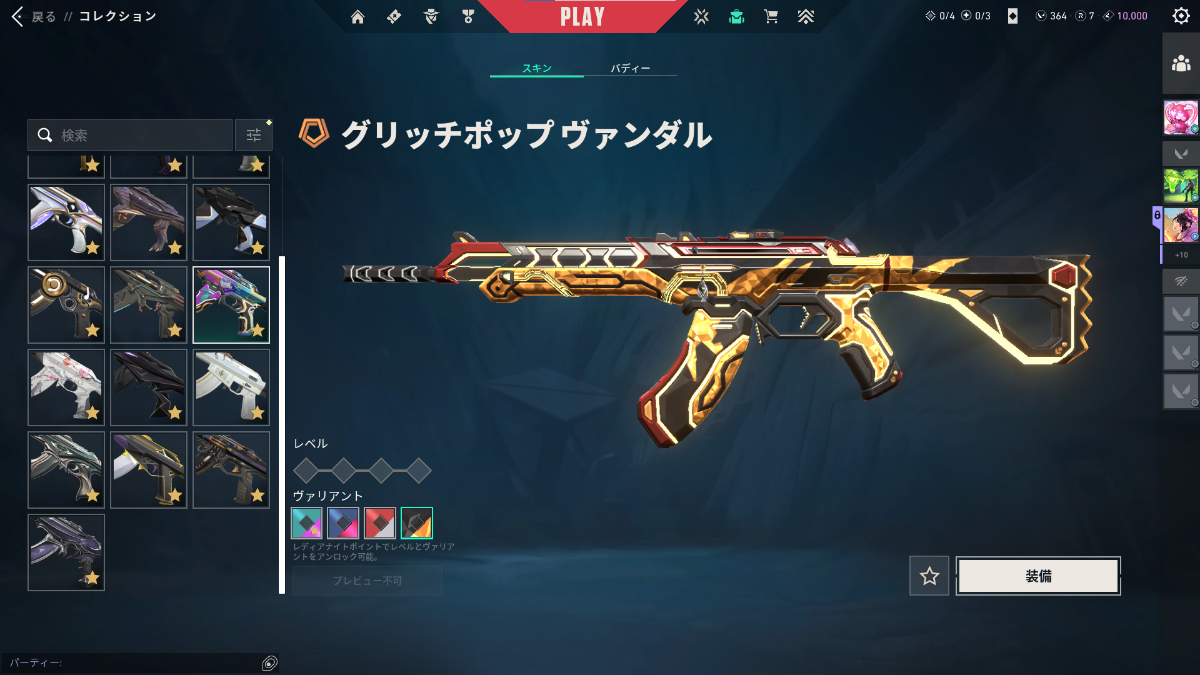
Task: Choose the red variant swatch
Action: tap(380, 523)
